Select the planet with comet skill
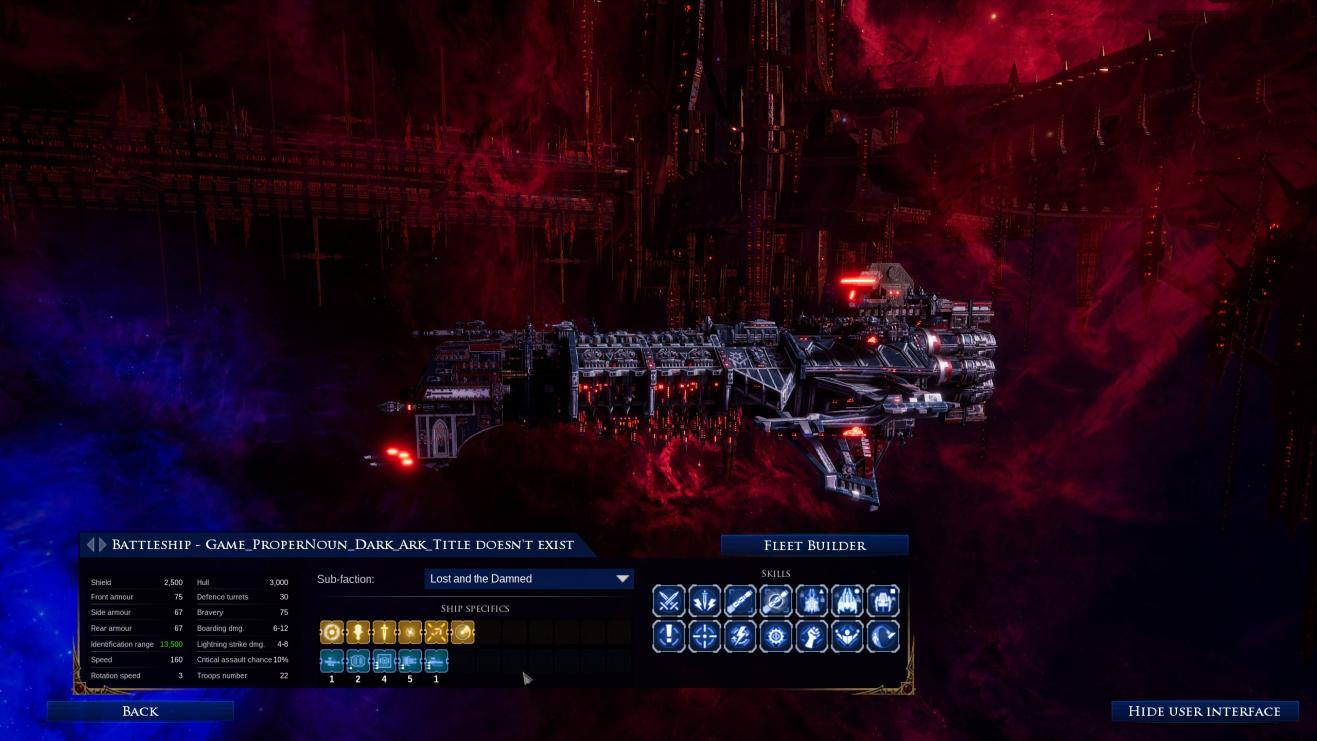The height and width of the screenshot is (741, 1317). 883,636
